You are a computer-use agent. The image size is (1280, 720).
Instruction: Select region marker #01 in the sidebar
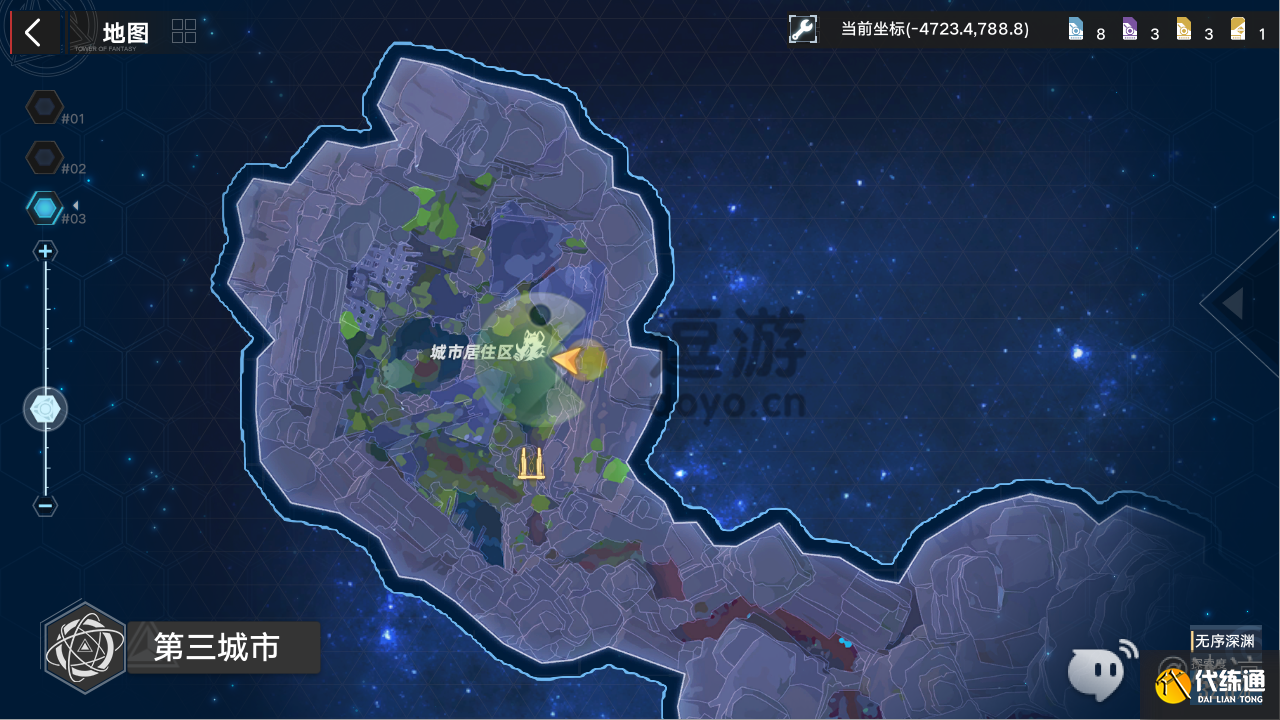[45, 107]
